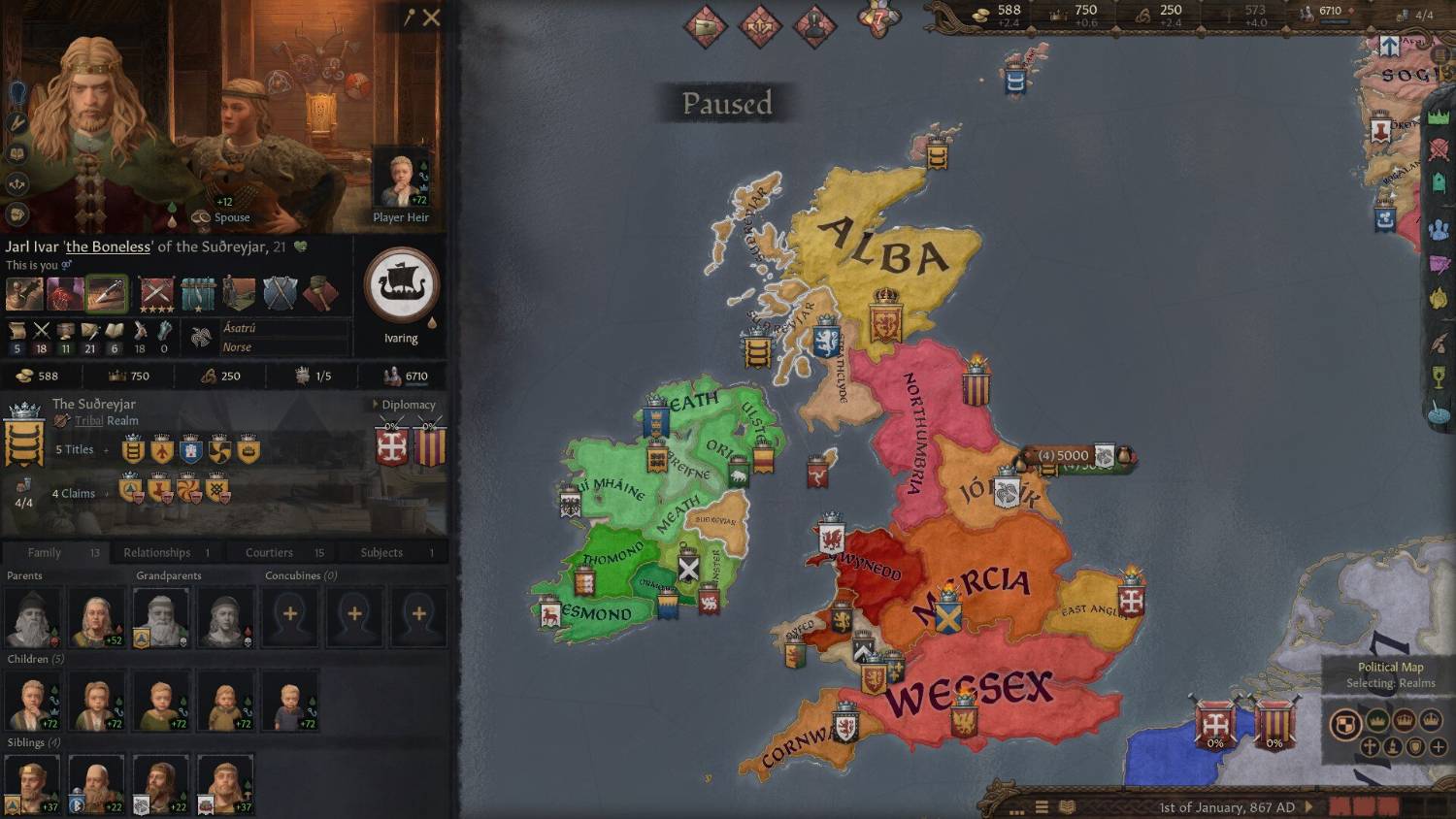
Task: Resume the game with the play arrow
Action: pos(1309,806)
